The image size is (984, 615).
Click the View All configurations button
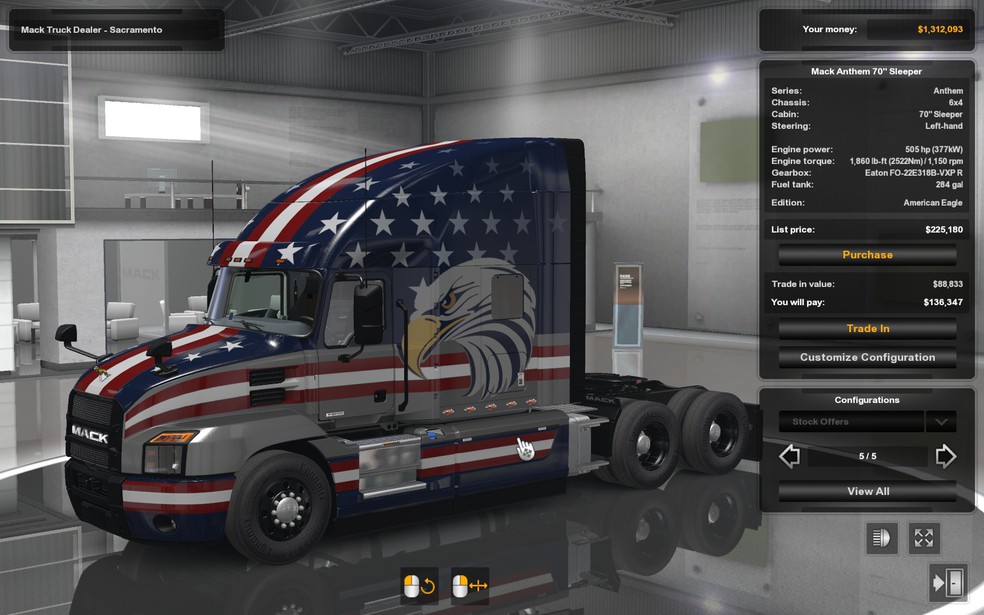point(867,491)
